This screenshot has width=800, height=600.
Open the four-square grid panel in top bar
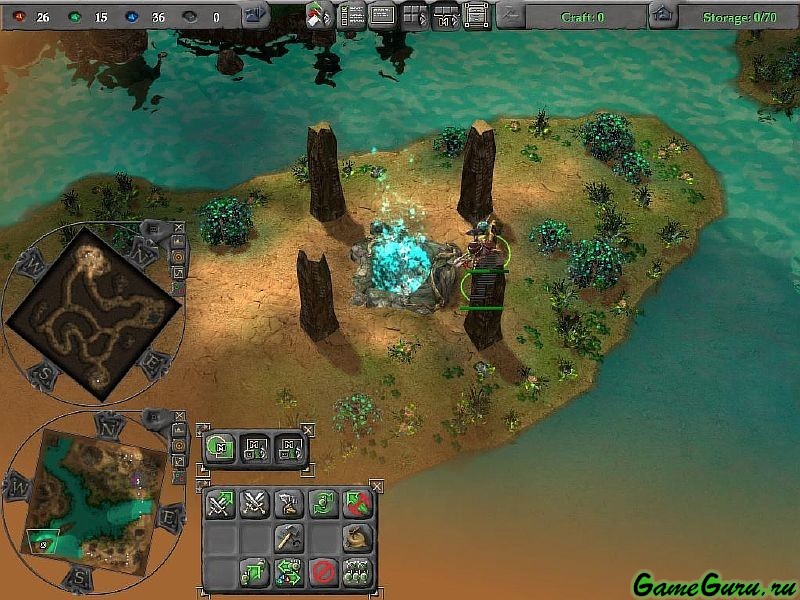click(x=414, y=15)
